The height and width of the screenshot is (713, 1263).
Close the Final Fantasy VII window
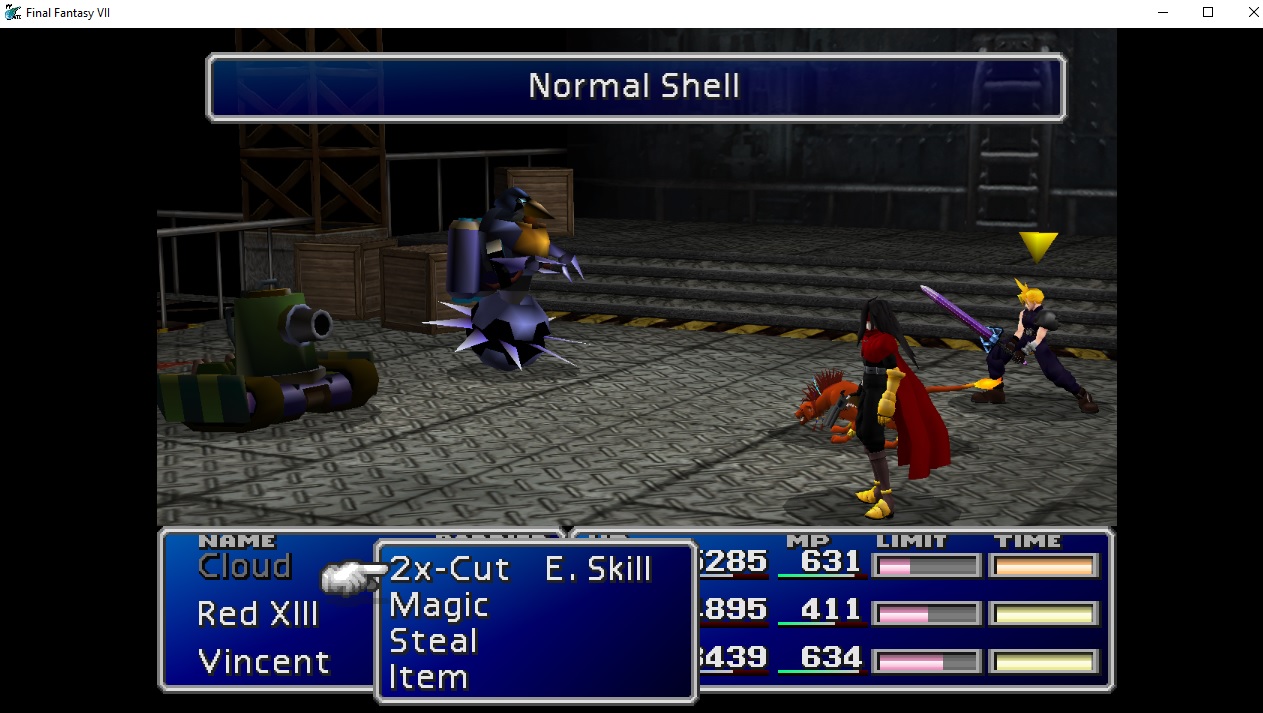click(1254, 12)
